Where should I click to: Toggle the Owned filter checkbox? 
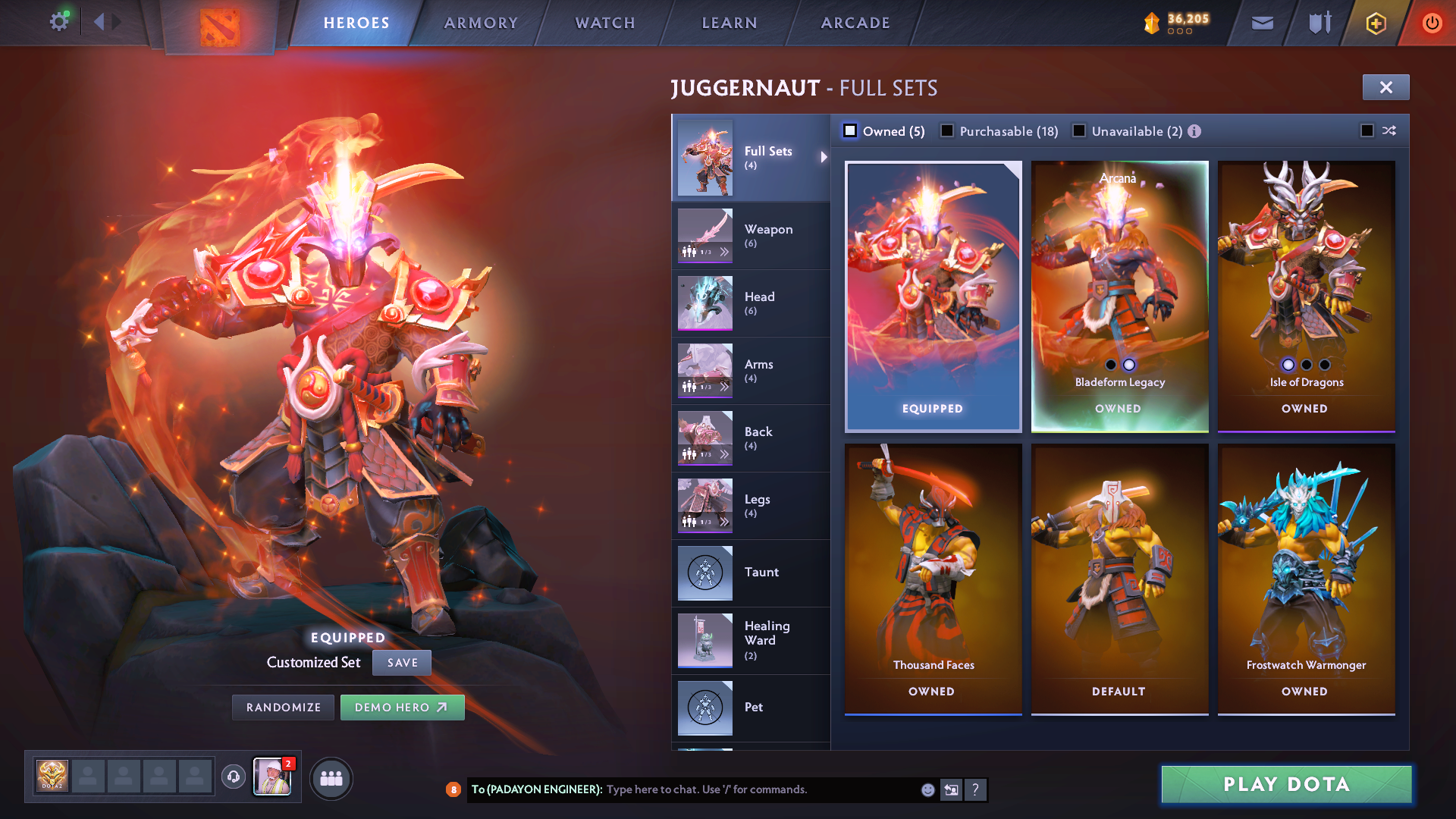(850, 131)
